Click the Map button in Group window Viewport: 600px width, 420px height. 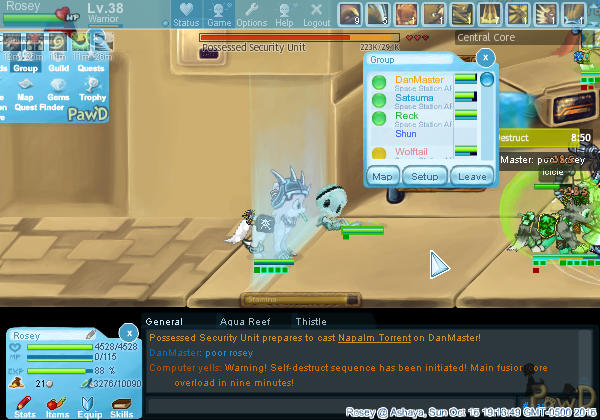(x=383, y=176)
